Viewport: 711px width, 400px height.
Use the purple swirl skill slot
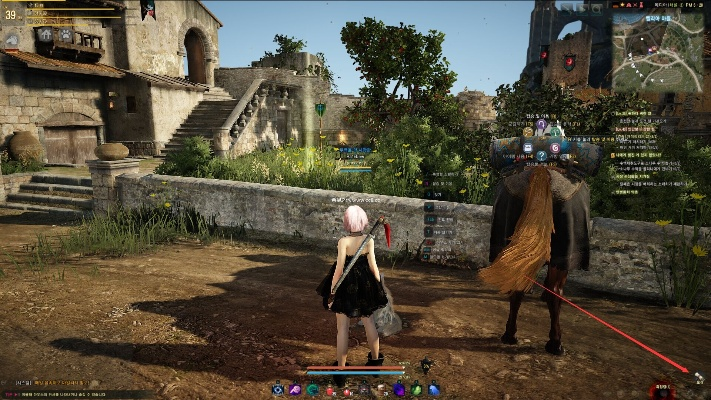(x=296, y=389)
